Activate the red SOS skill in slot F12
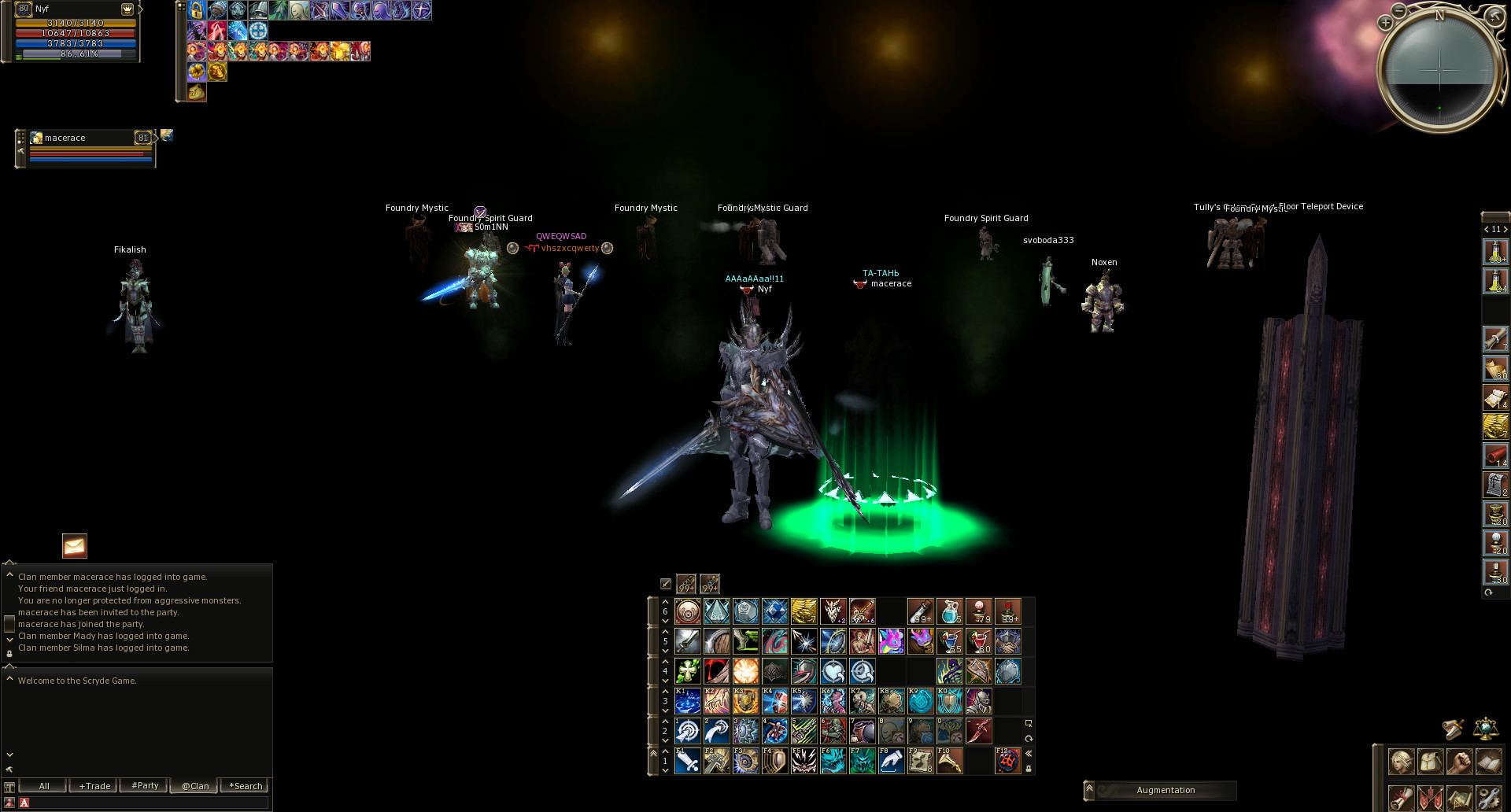 [1008, 761]
